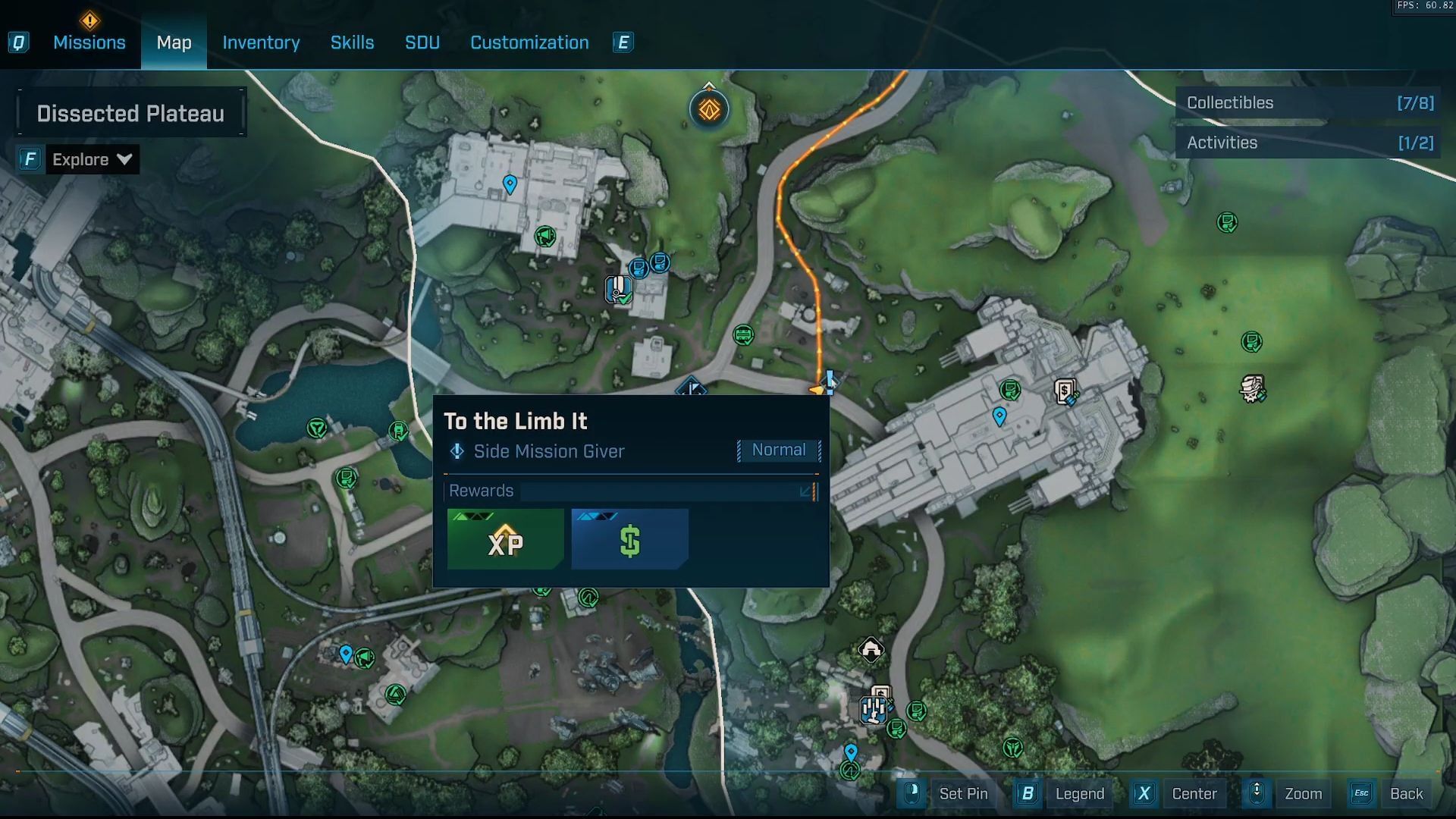1456x819 pixels.
Task: Select the XP reward tile
Action: [x=506, y=539]
